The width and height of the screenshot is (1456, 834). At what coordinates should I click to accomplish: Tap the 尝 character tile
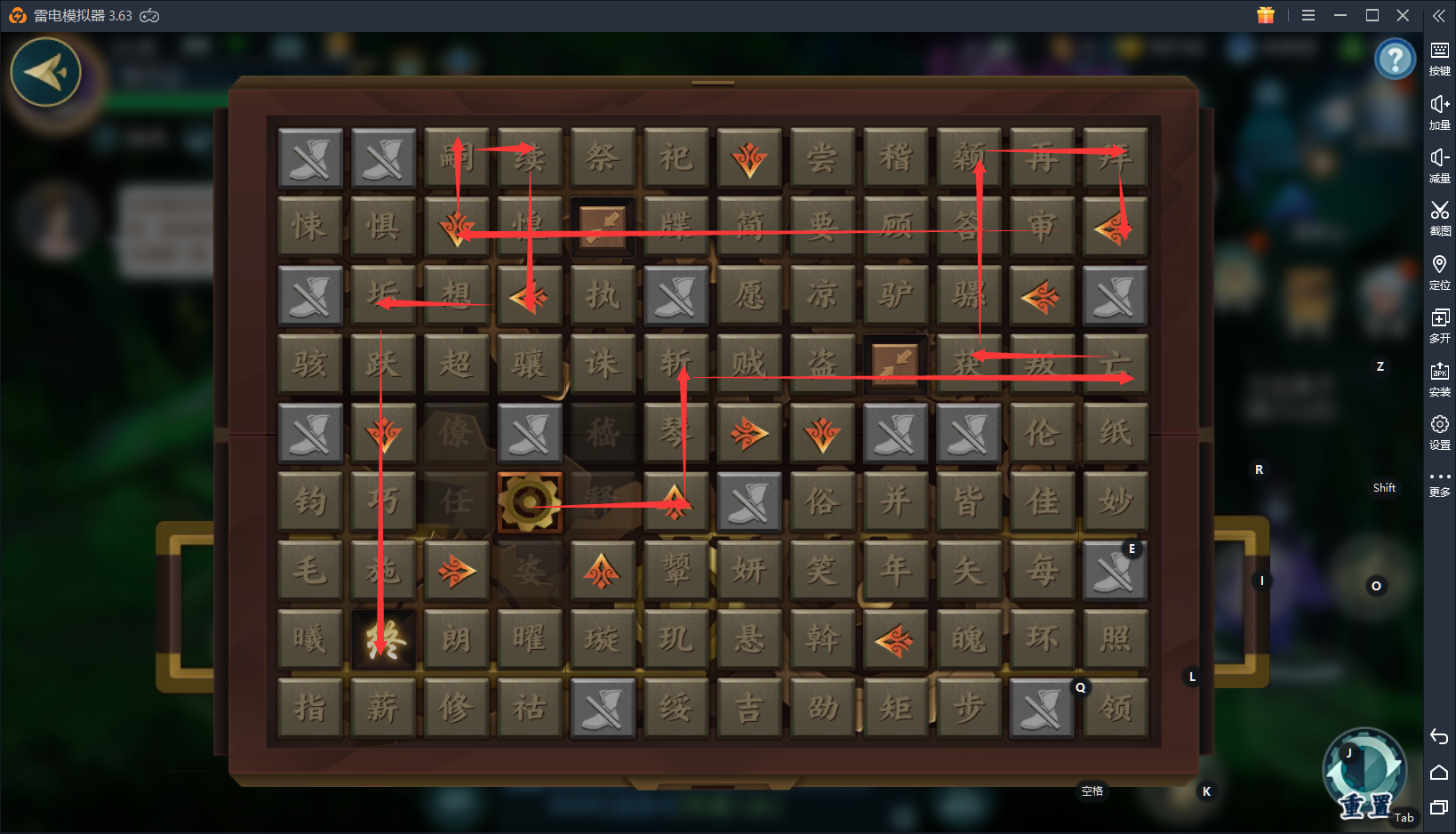[x=822, y=158]
